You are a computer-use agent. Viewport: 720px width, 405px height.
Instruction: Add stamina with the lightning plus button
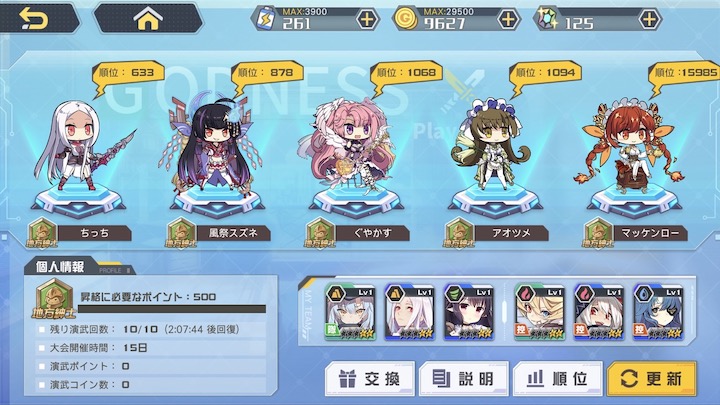pyautogui.click(x=367, y=19)
